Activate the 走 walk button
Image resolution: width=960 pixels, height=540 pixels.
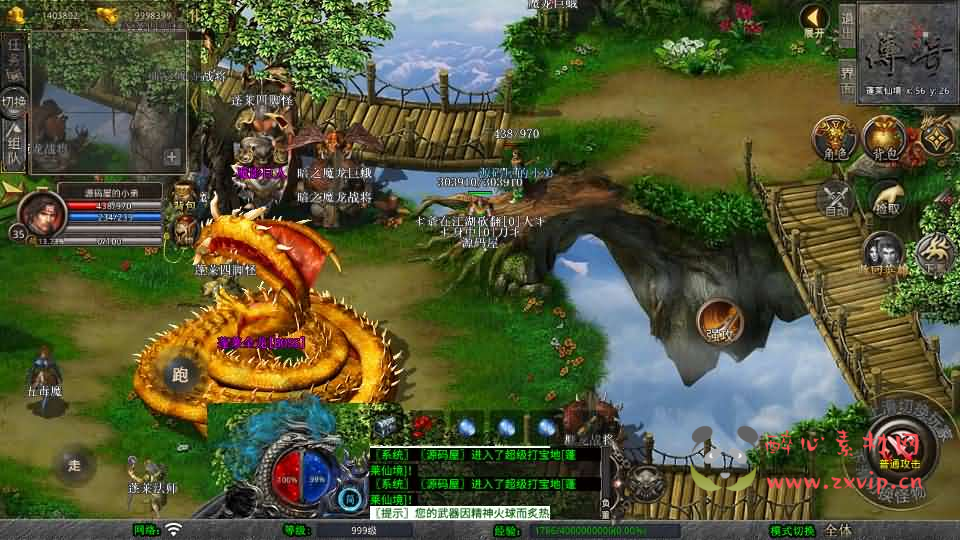click(73, 463)
